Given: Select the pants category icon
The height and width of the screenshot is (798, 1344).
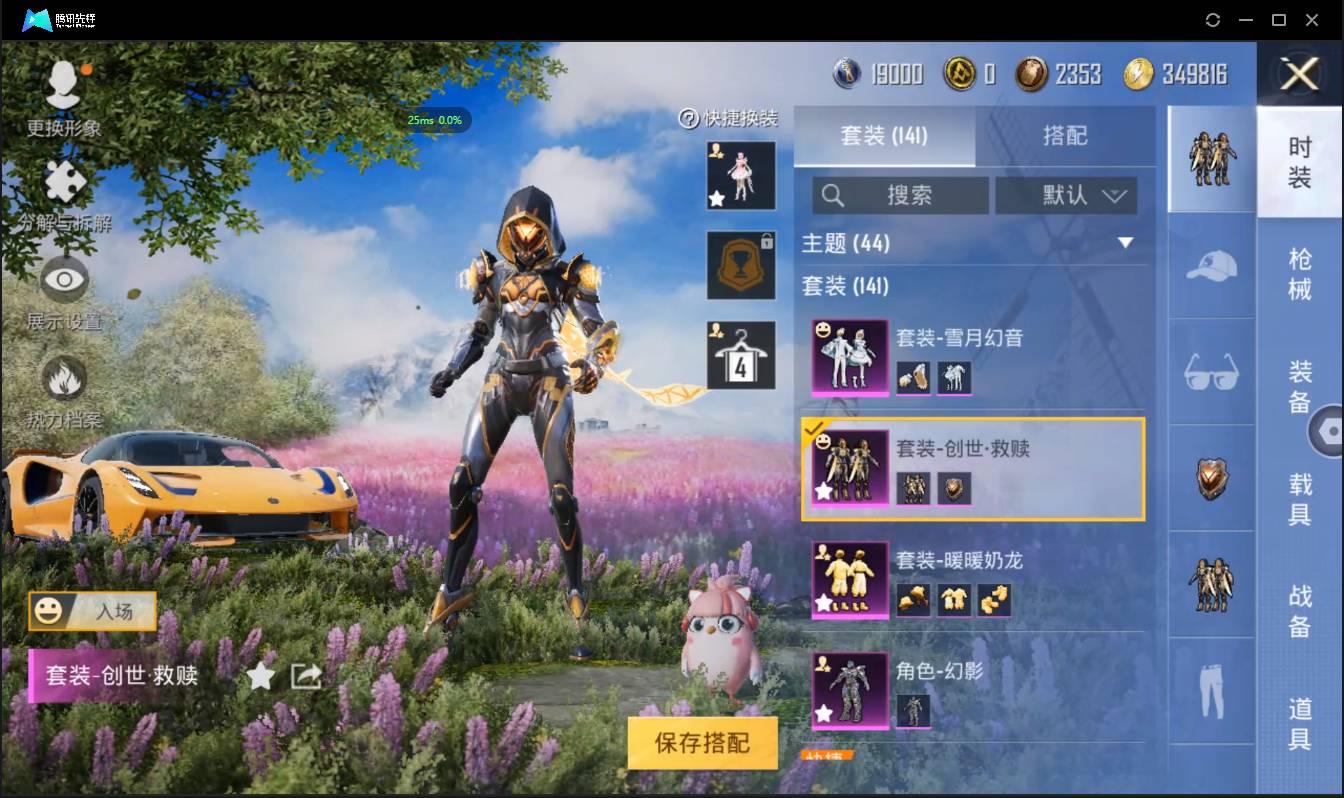Looking at the screenshot, I should pyautogui.click(x=1210, y=688).
